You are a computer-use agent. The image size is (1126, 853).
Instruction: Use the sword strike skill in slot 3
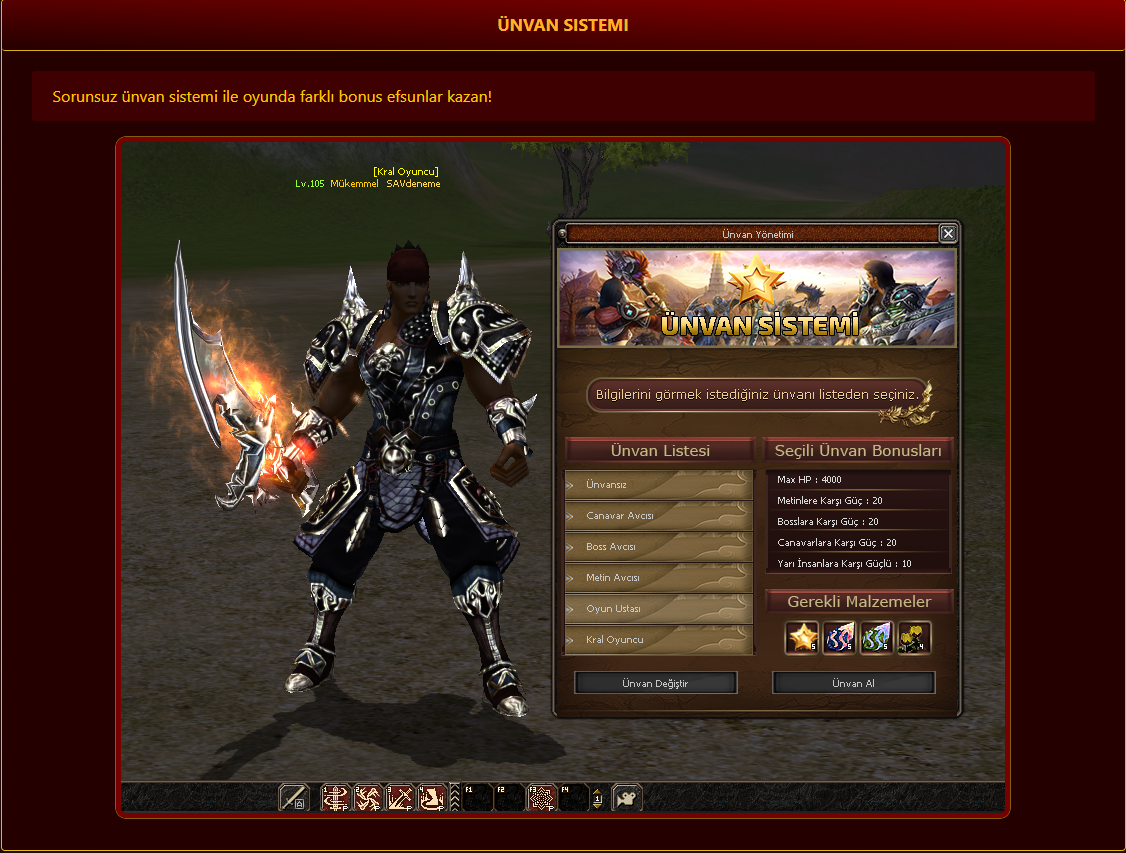(400, 798)
